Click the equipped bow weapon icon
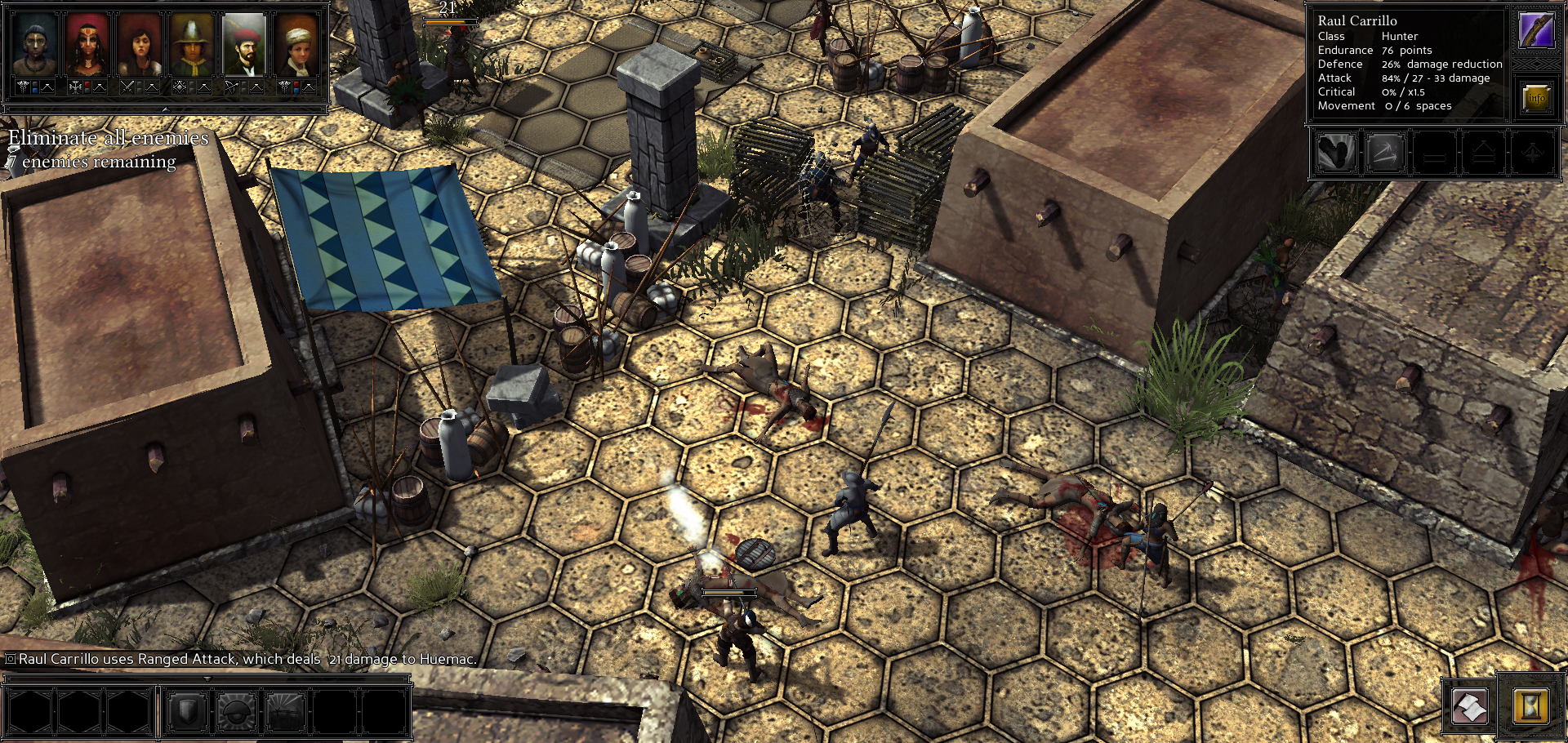 (1535, 30)
